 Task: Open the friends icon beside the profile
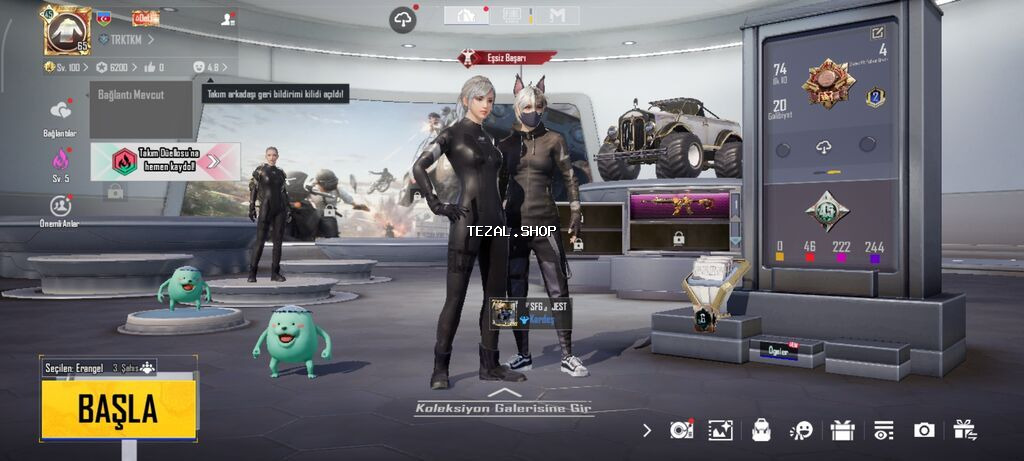point(227,19)
